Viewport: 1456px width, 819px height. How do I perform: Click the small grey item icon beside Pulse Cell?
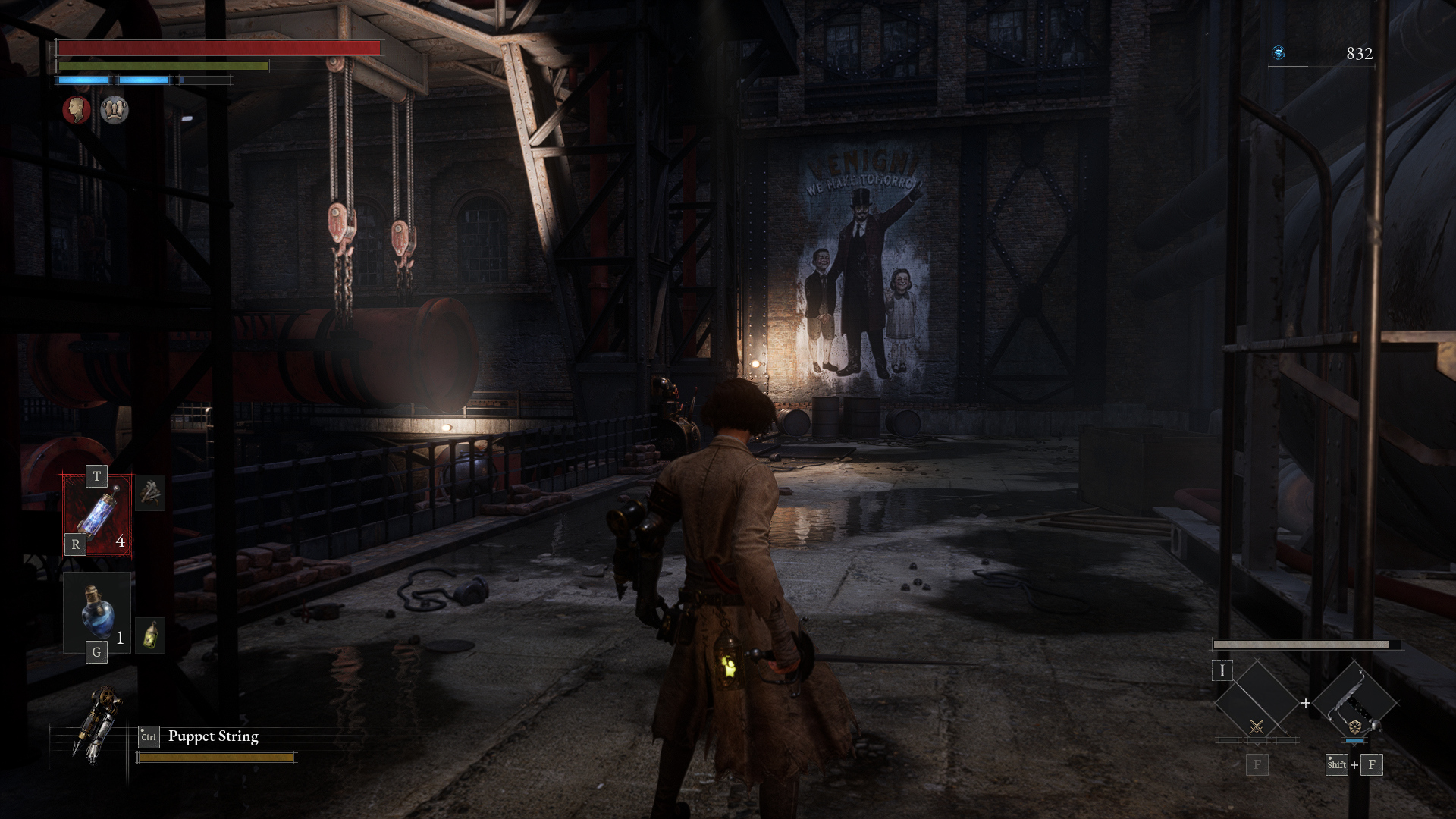pyautogui.click(x=150, y=494)
